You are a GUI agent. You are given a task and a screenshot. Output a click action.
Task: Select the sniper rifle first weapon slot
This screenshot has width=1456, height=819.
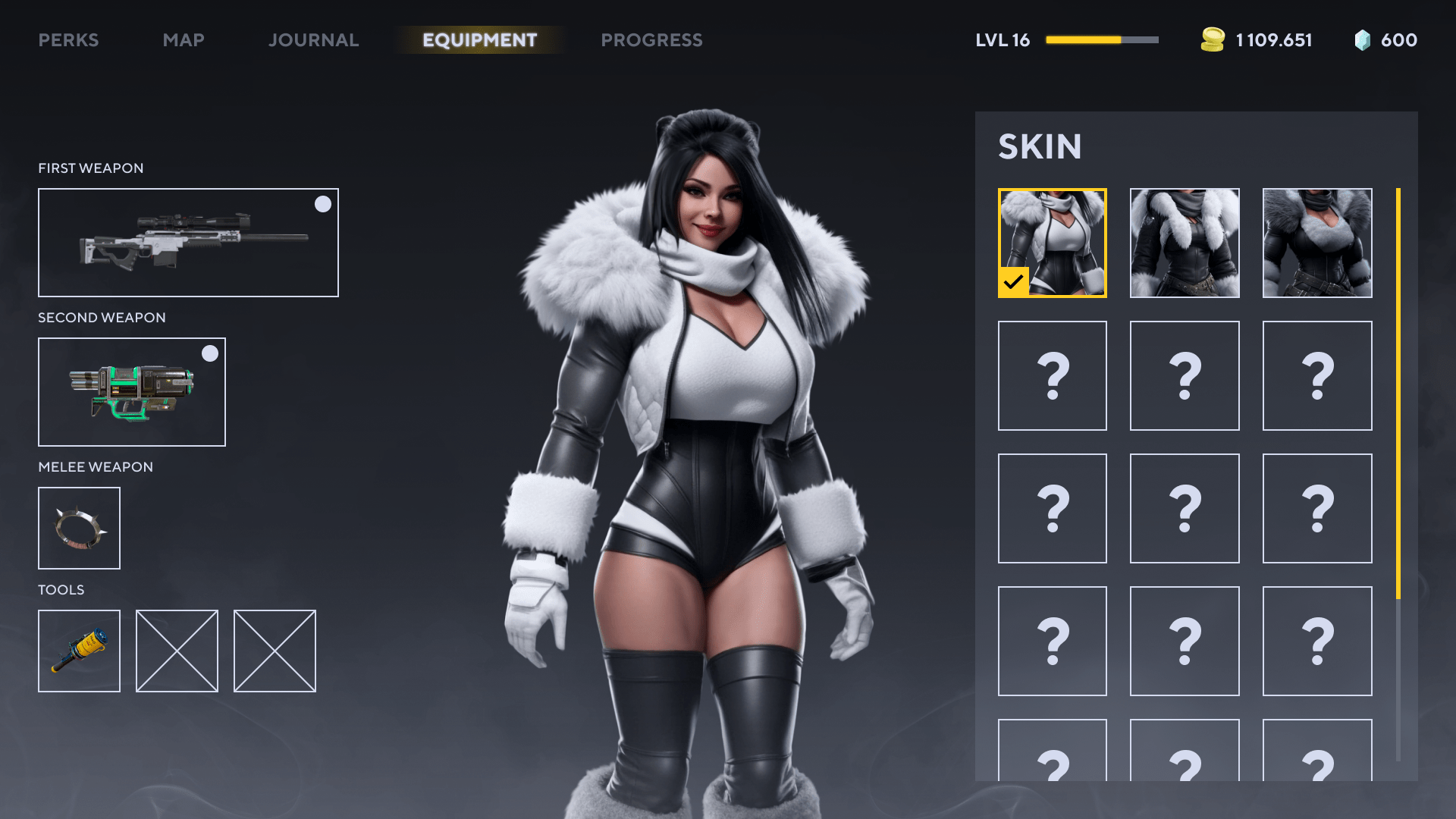(188, 243)
